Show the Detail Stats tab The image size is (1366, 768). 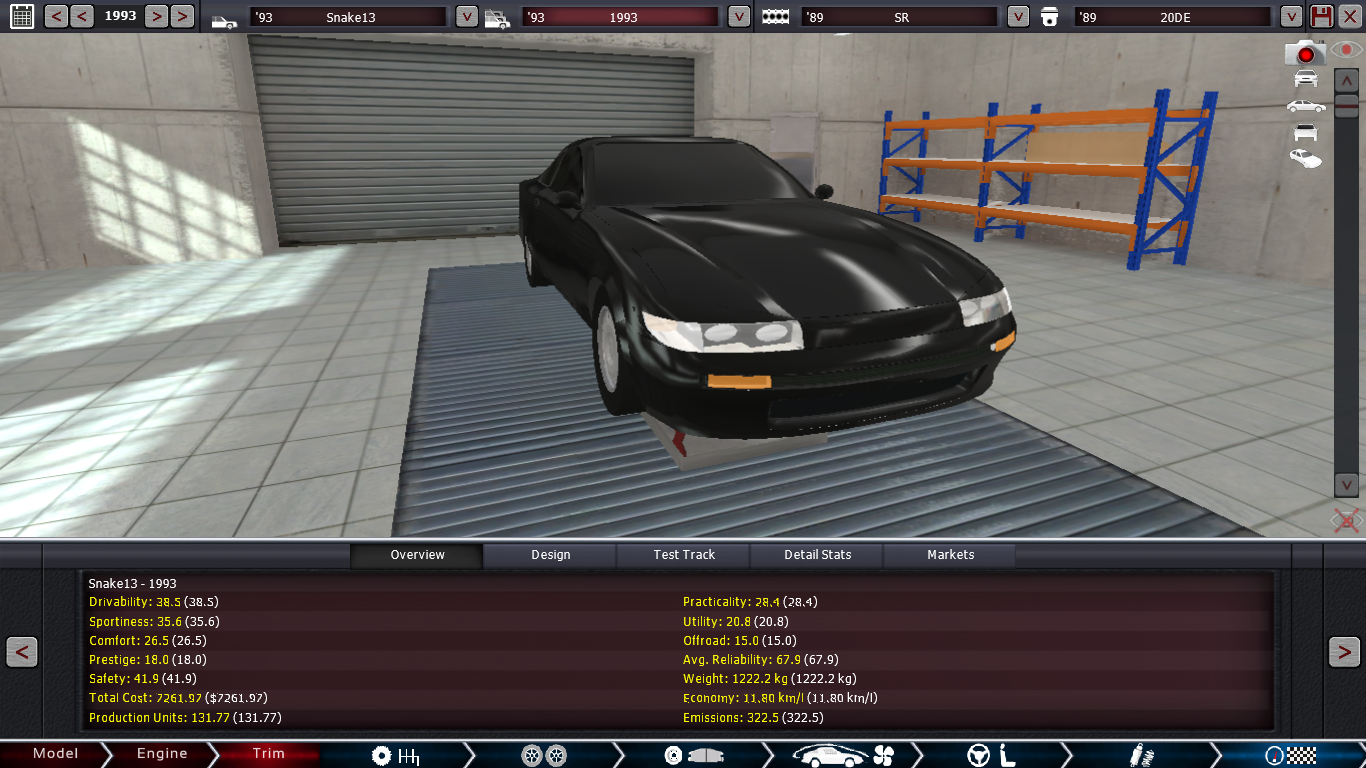tap(817, 555)
